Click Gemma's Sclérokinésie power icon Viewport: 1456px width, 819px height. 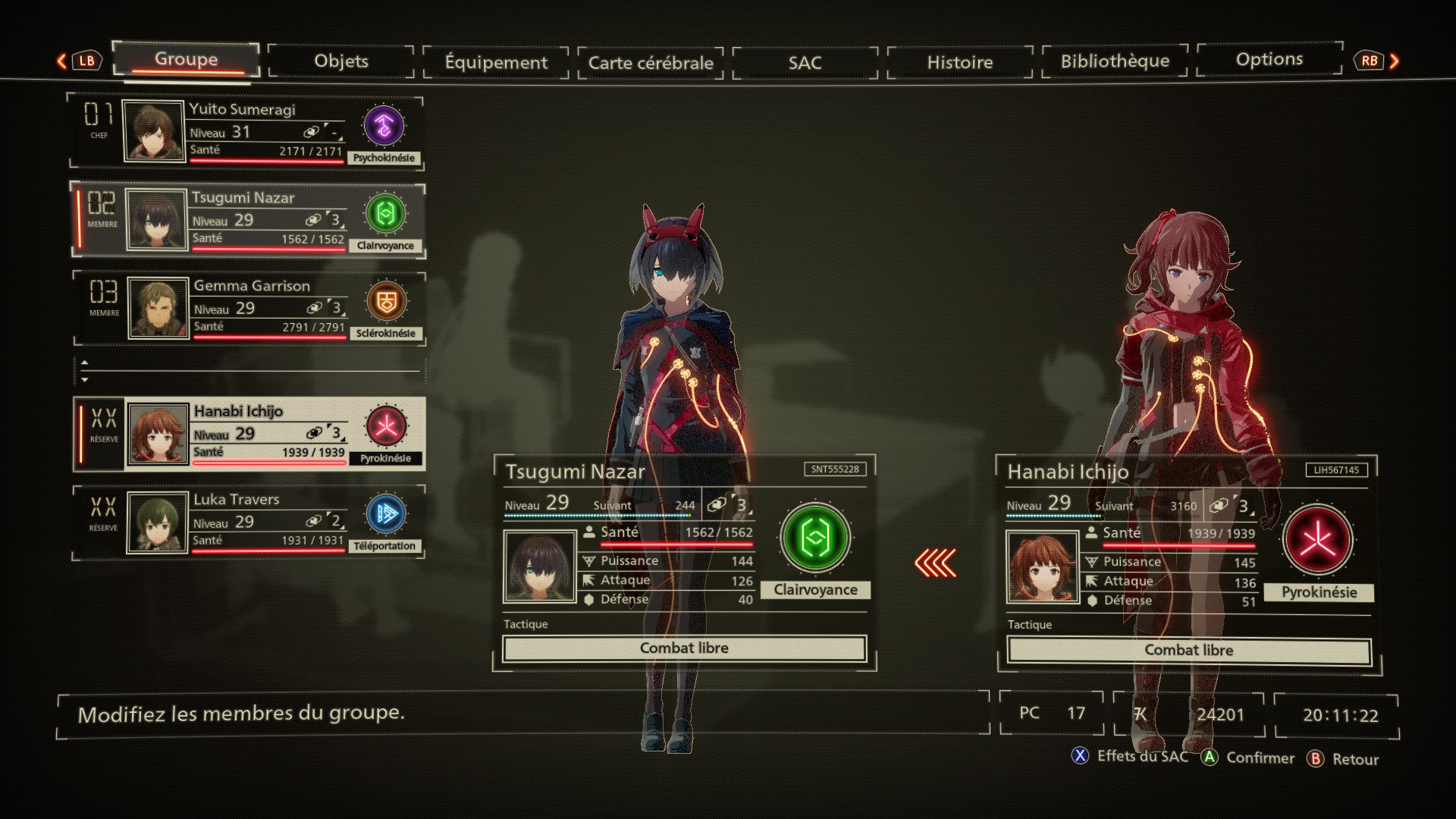[386, 302]
